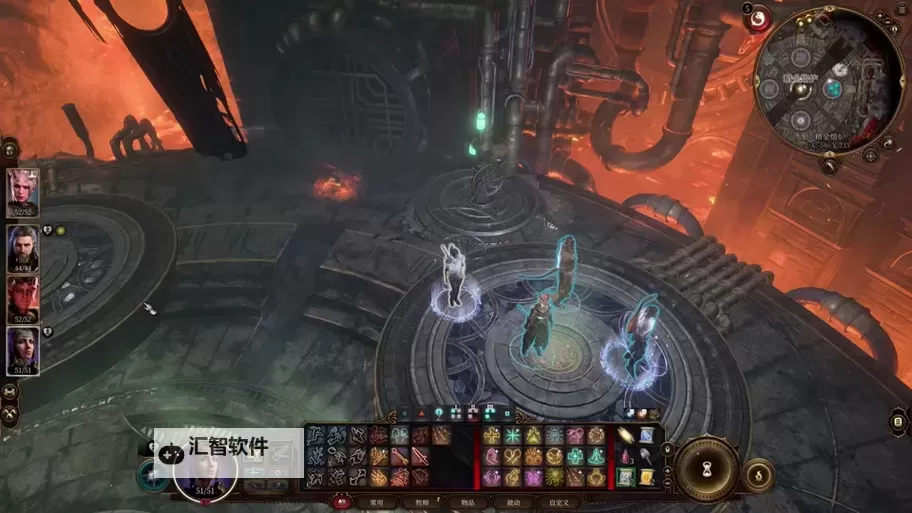The height and width of the screenshot is (513, 912).
Task: Switch to the 被动 hotbar tab
Action: click(x=513, y=502)
